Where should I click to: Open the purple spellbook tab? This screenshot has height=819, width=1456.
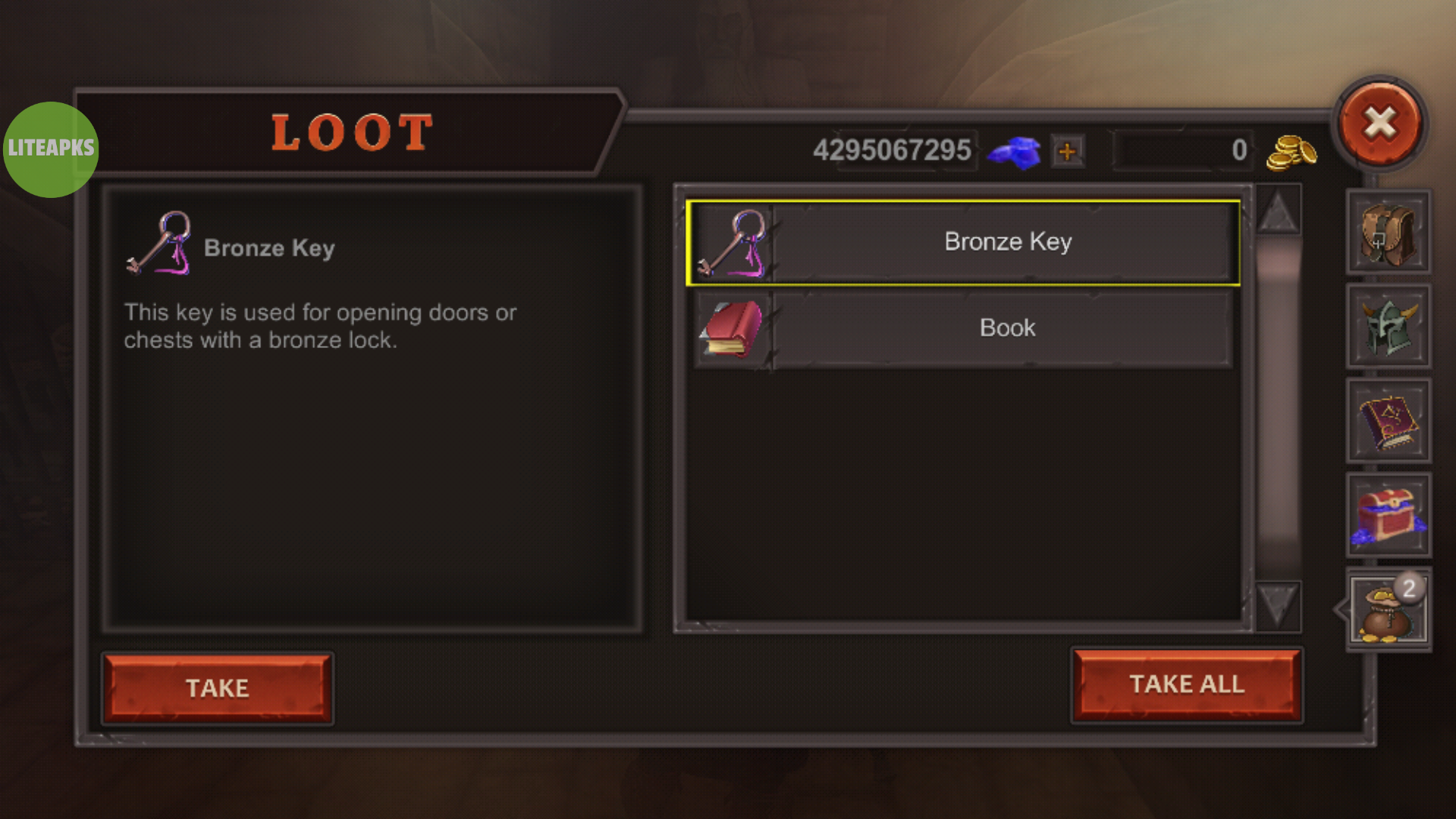click(x=1388, y=421)
